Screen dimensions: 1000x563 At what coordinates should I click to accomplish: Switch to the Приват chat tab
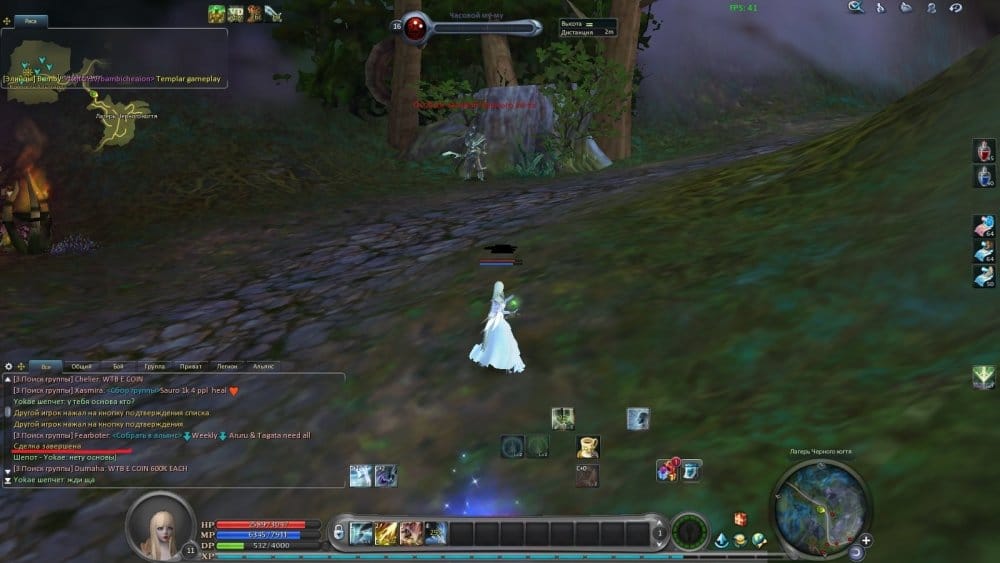(191, 367)
